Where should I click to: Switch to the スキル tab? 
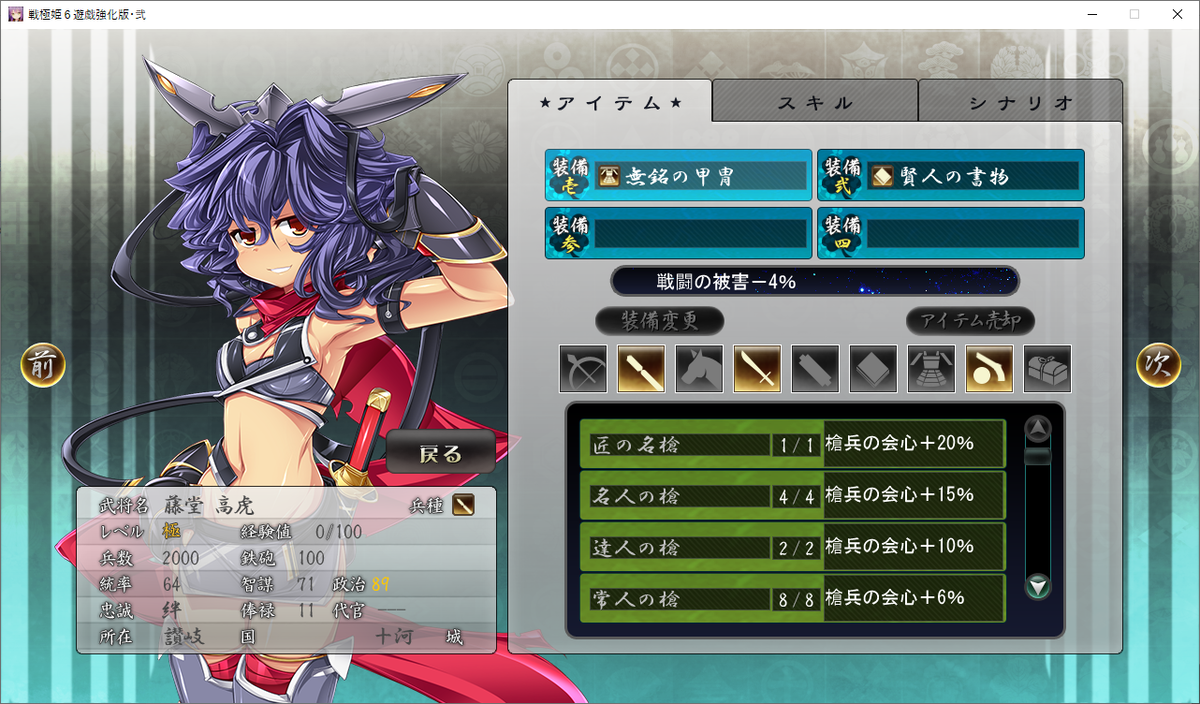tap(815, 102)
